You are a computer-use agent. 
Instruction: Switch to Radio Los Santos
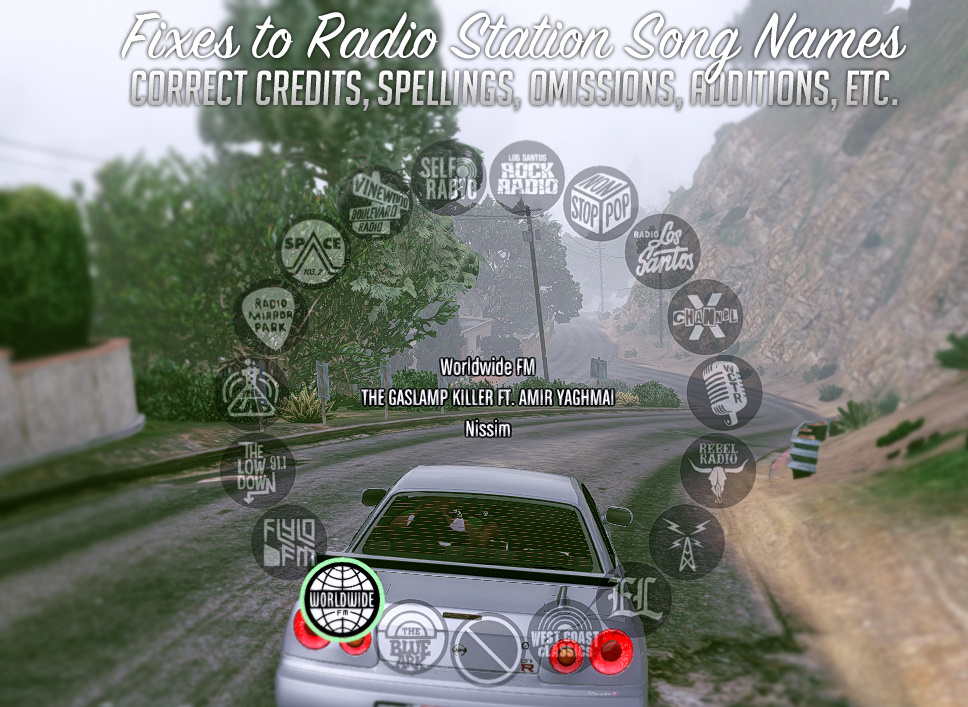coord(662,251)
